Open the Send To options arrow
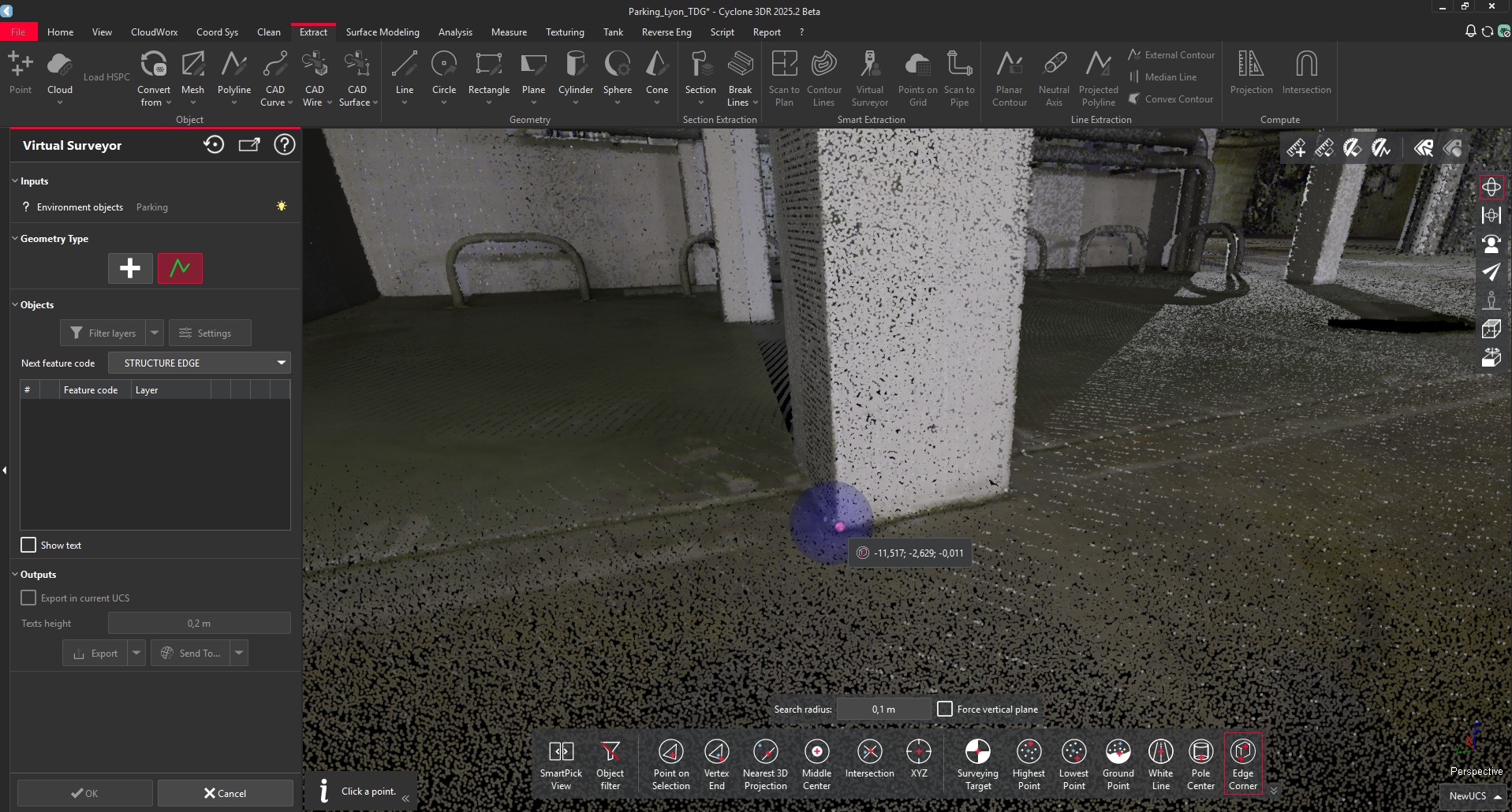The width and height of the screenshot is (1512, 812). tap(238, 653)
